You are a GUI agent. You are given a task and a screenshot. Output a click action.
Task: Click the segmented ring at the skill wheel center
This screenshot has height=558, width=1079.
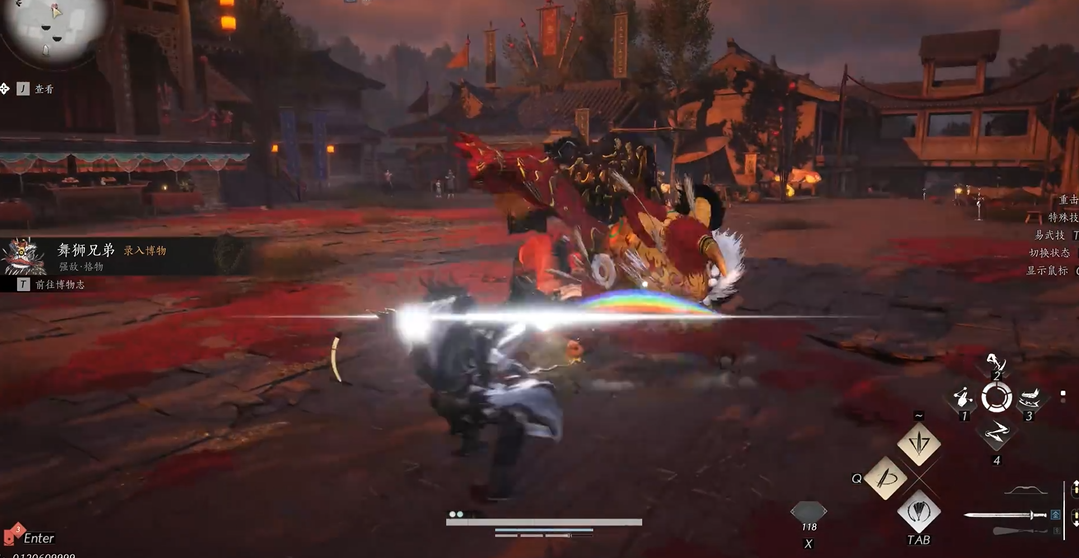[997, 398]
